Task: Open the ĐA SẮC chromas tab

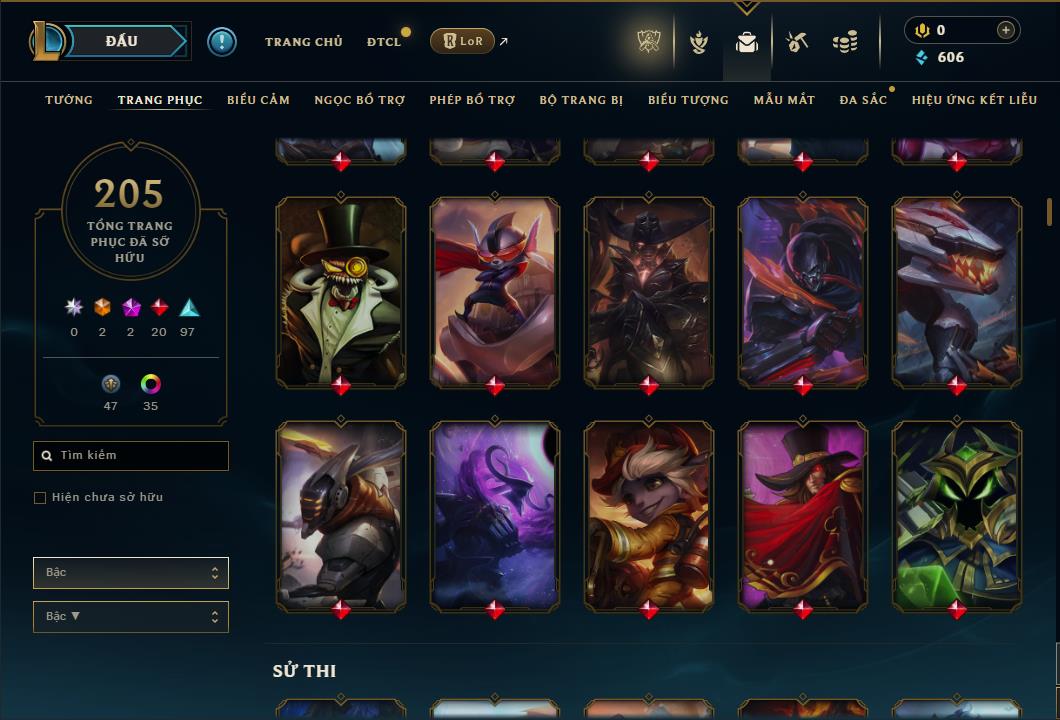Action: 863,100
